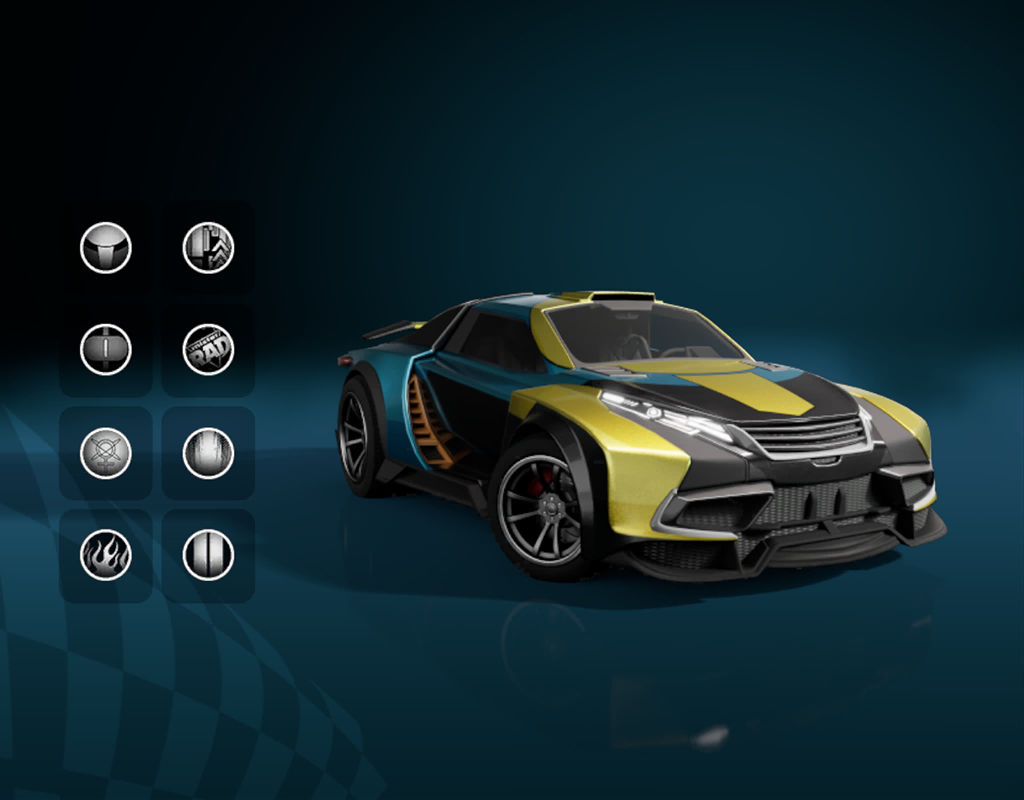
Task: Choose the chevron arrows decal
Action: pos(208,248)
